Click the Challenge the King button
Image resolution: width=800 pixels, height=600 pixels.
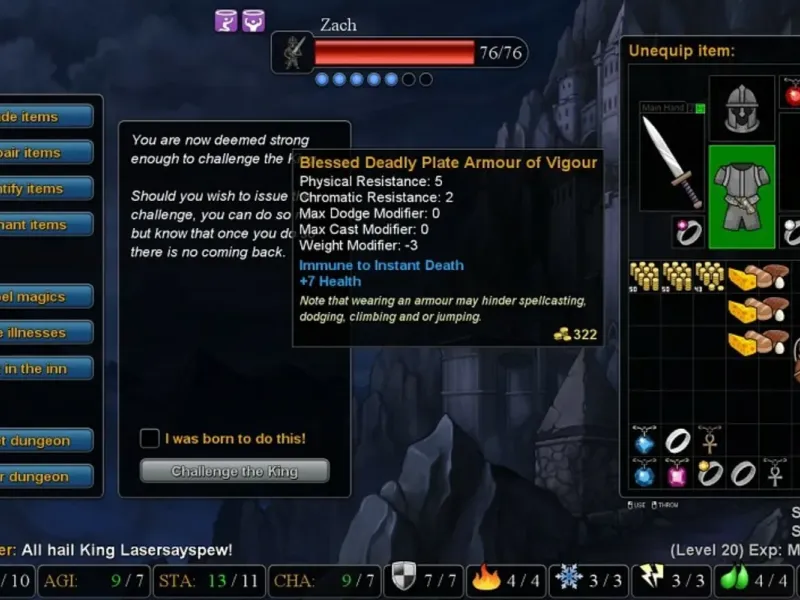234,471
